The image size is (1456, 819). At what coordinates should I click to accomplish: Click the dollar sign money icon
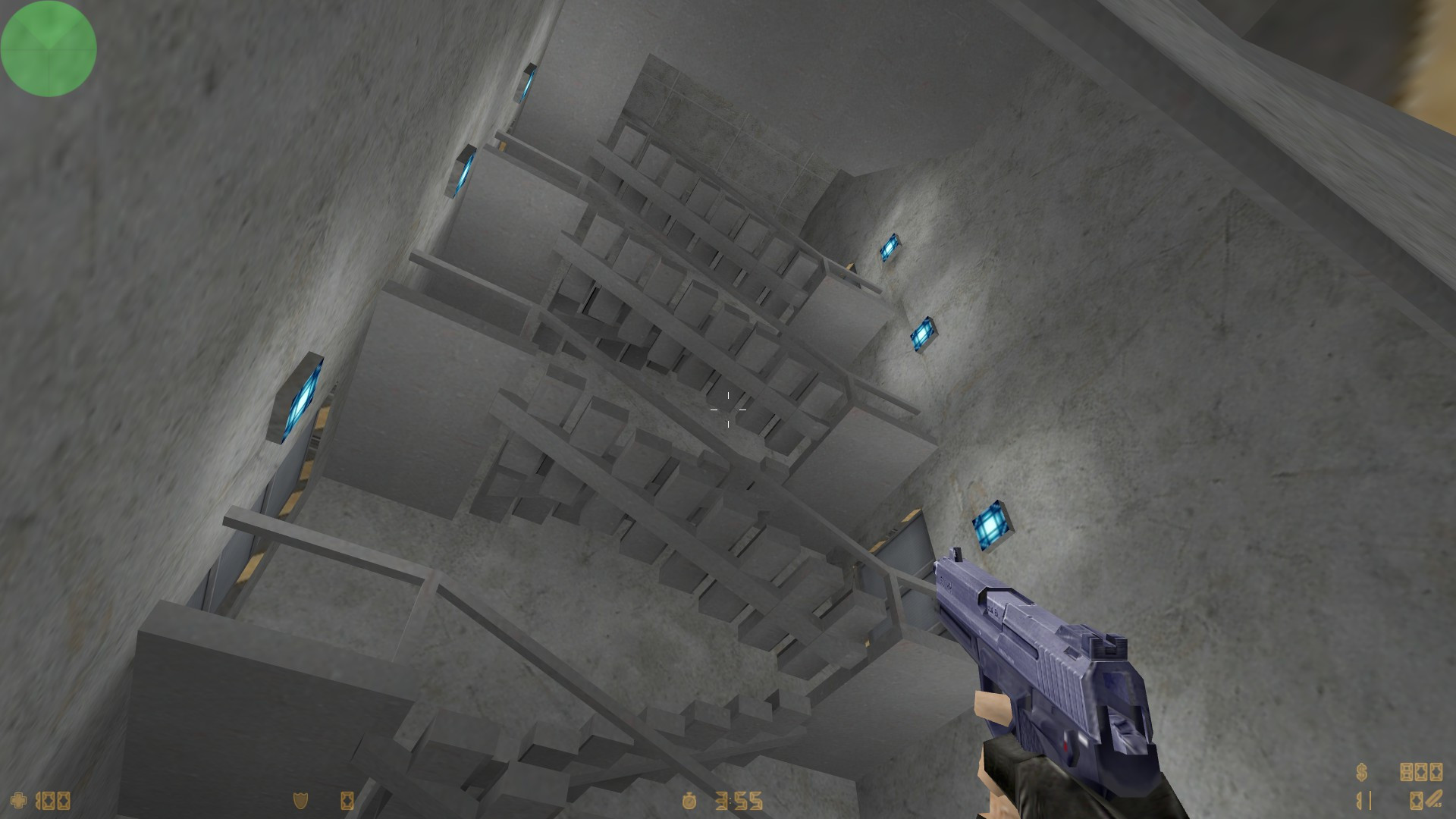pos(1361,771)
